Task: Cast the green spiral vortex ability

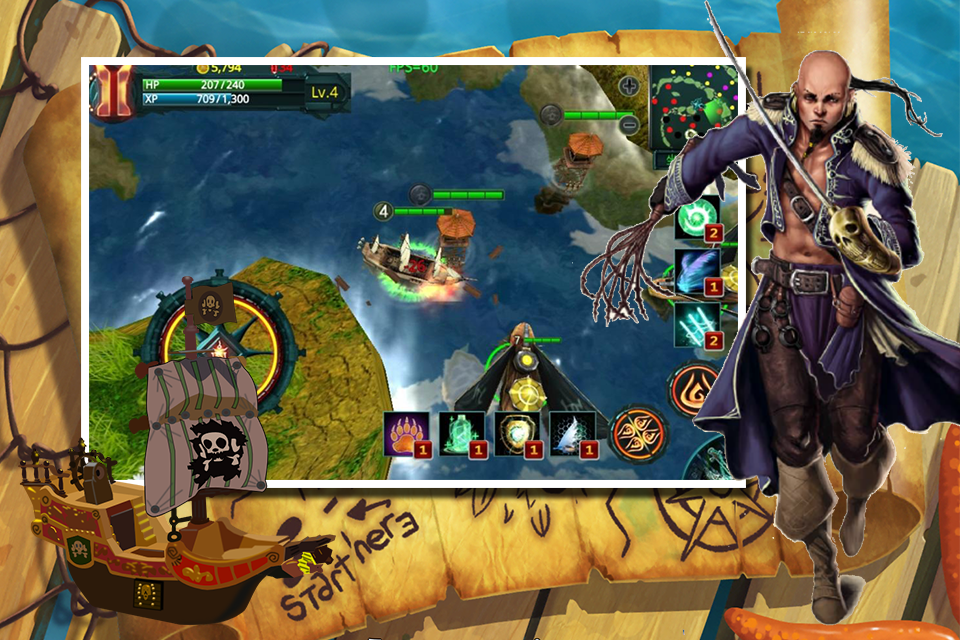Action: click(697, 217)
